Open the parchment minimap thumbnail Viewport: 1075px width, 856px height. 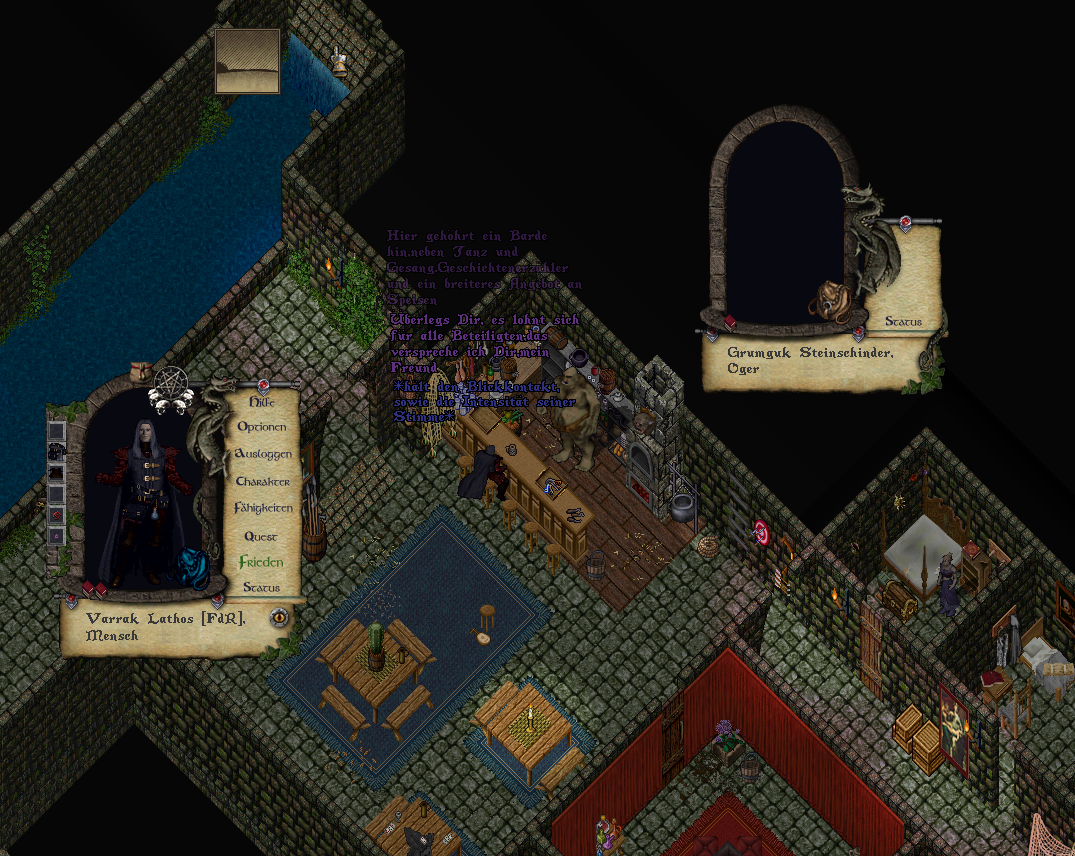247,61
